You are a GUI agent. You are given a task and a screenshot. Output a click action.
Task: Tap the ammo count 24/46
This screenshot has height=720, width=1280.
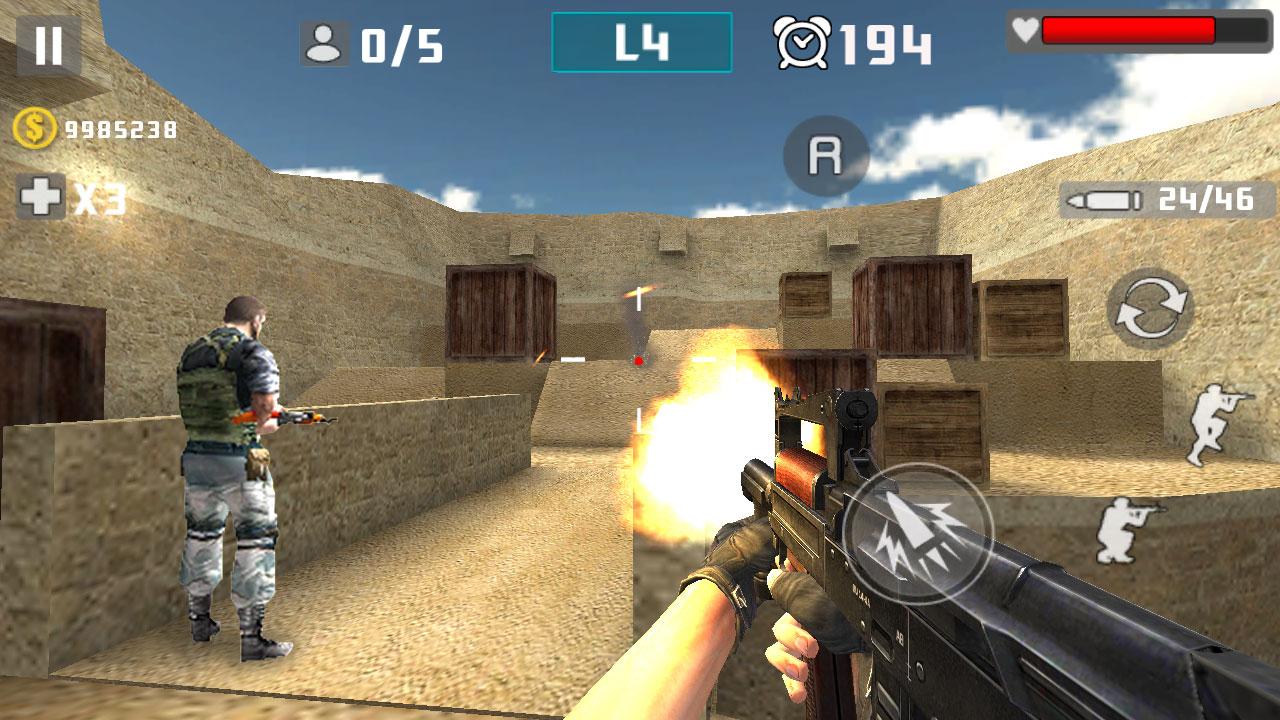point(1210,200)
